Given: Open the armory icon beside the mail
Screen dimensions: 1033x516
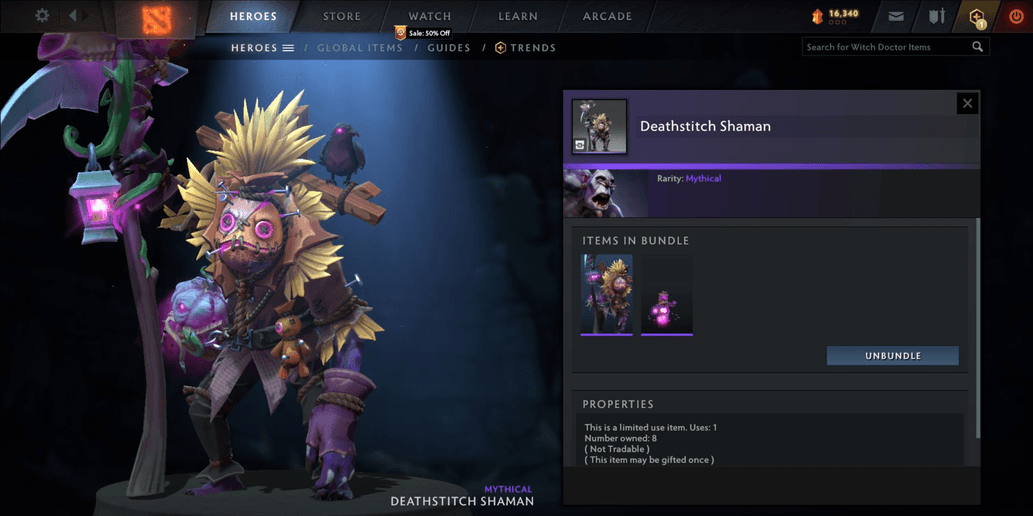Looking at the screenshot, I should [937, 17].
